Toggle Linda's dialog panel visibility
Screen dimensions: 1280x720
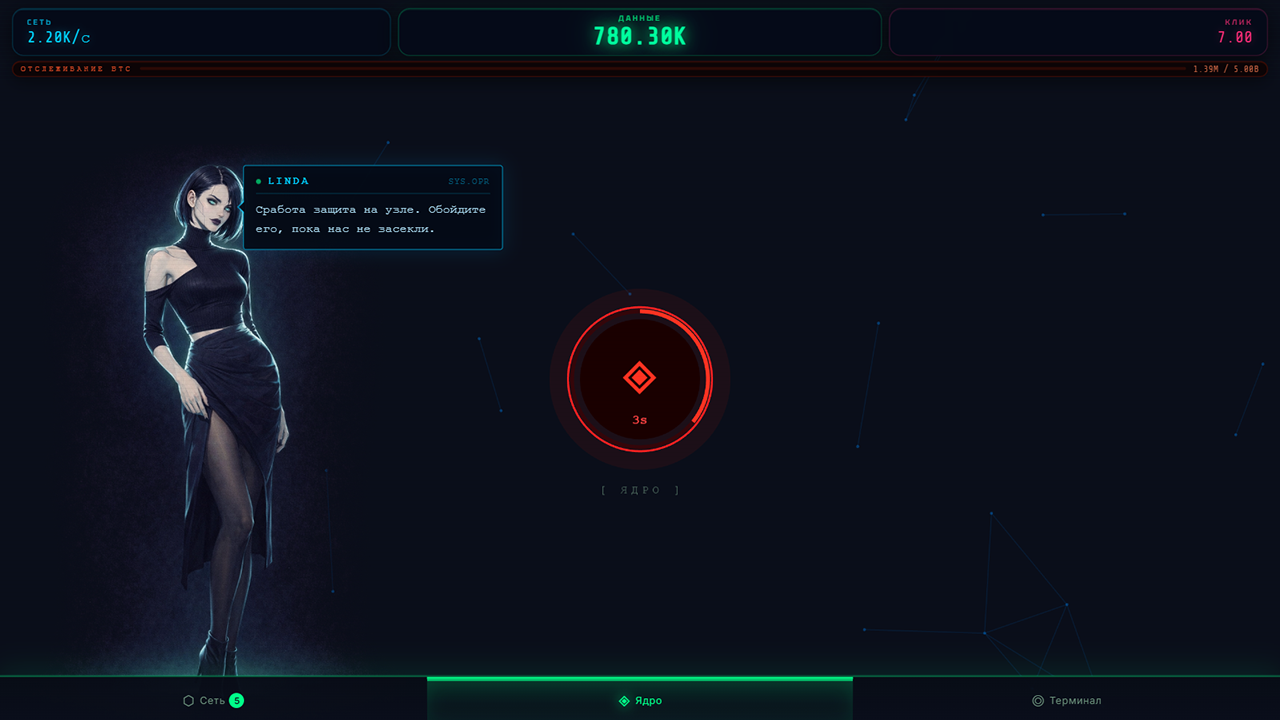coord(372,206)
